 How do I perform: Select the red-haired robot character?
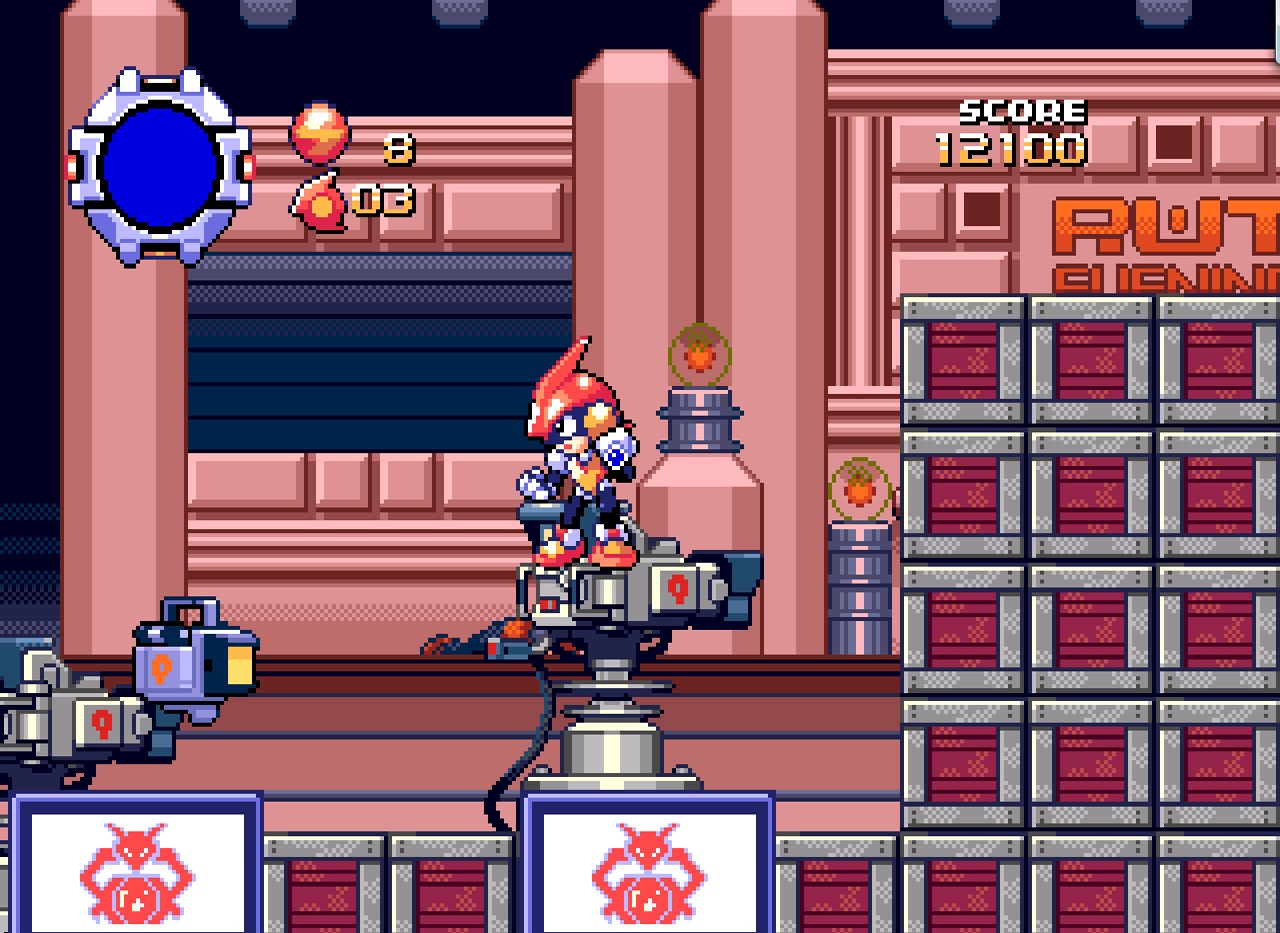tap(578, 460)
